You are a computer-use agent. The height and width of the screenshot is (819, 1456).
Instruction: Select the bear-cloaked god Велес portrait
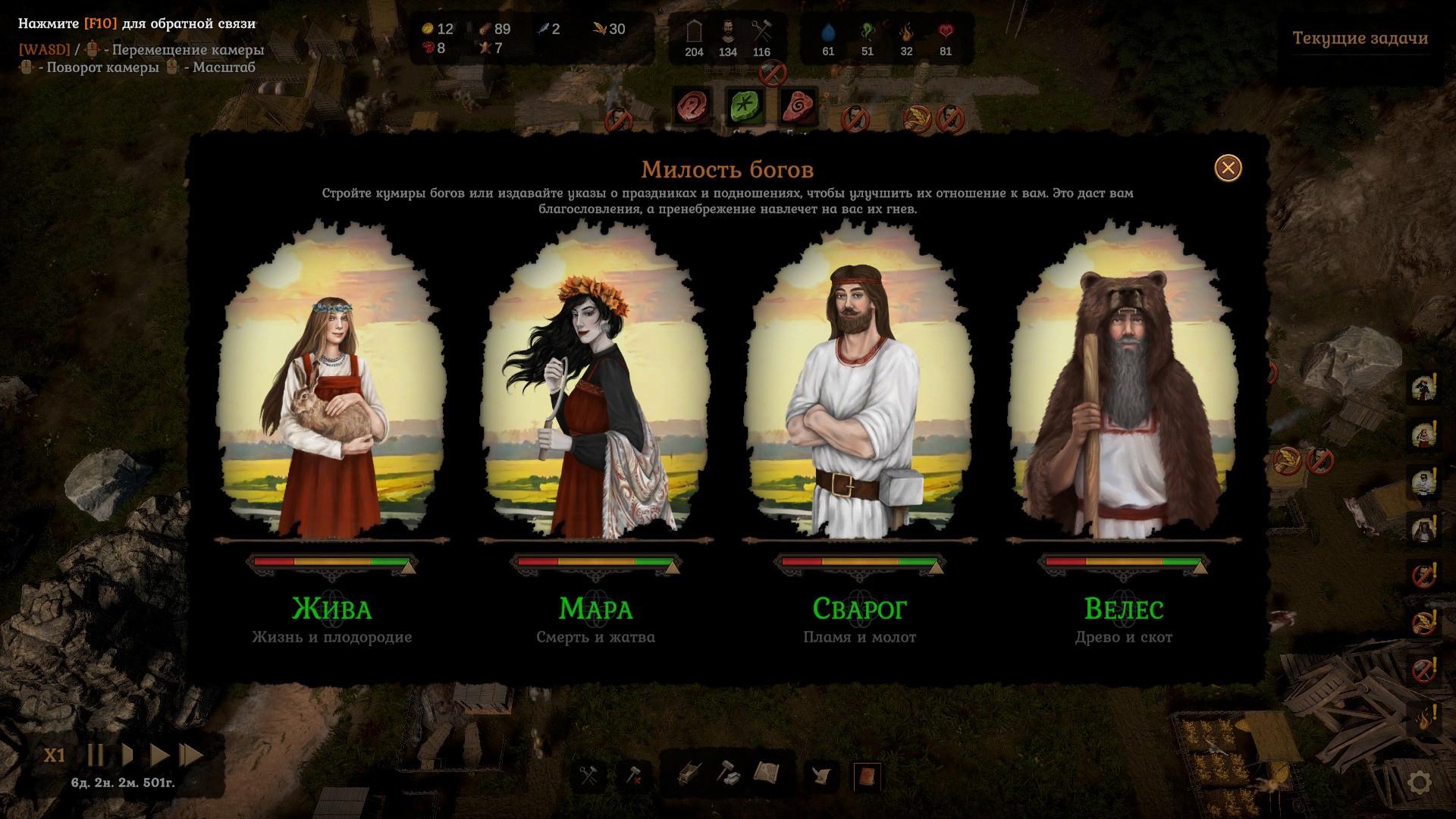pyautogui.click(x=1123, y=387)
